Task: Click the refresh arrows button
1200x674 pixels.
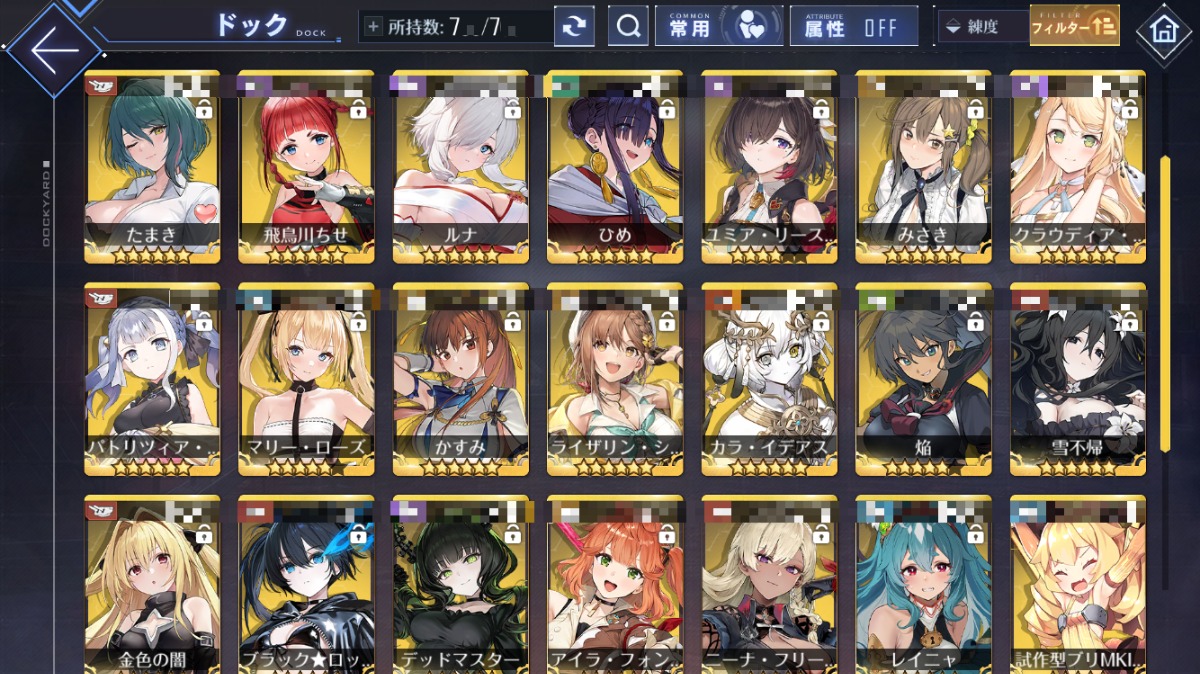Action: (x=574, y=27)
